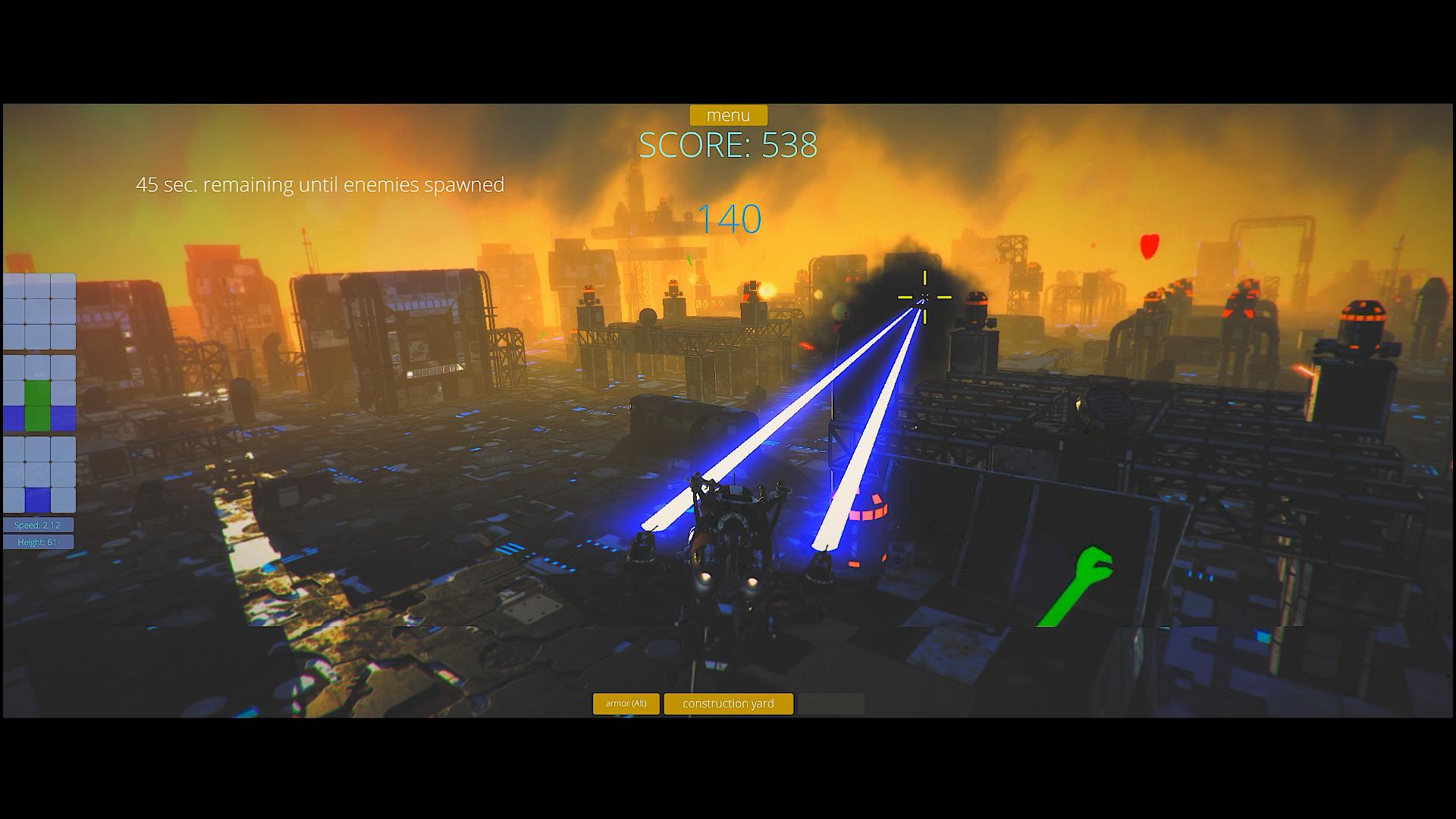
Task: Click the SCORE: 538 display
Action: [728, 144]
